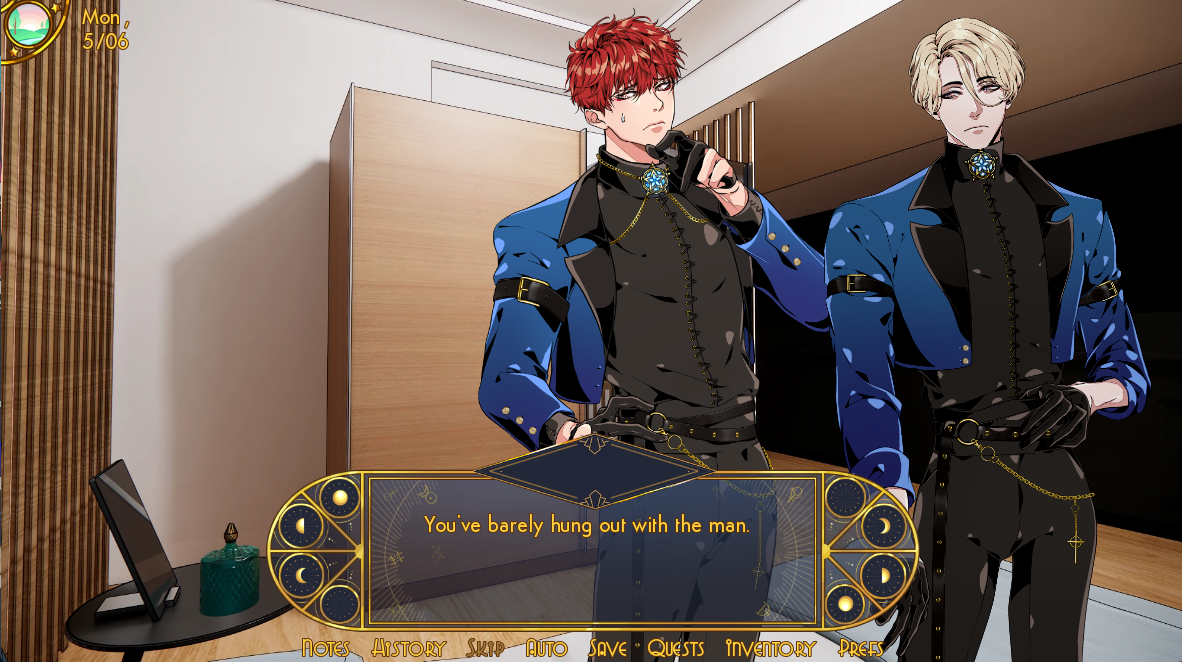1182x662 pixels.
Task: Open the Save screen
Action: pyautogui.click(x=608, y=648)
